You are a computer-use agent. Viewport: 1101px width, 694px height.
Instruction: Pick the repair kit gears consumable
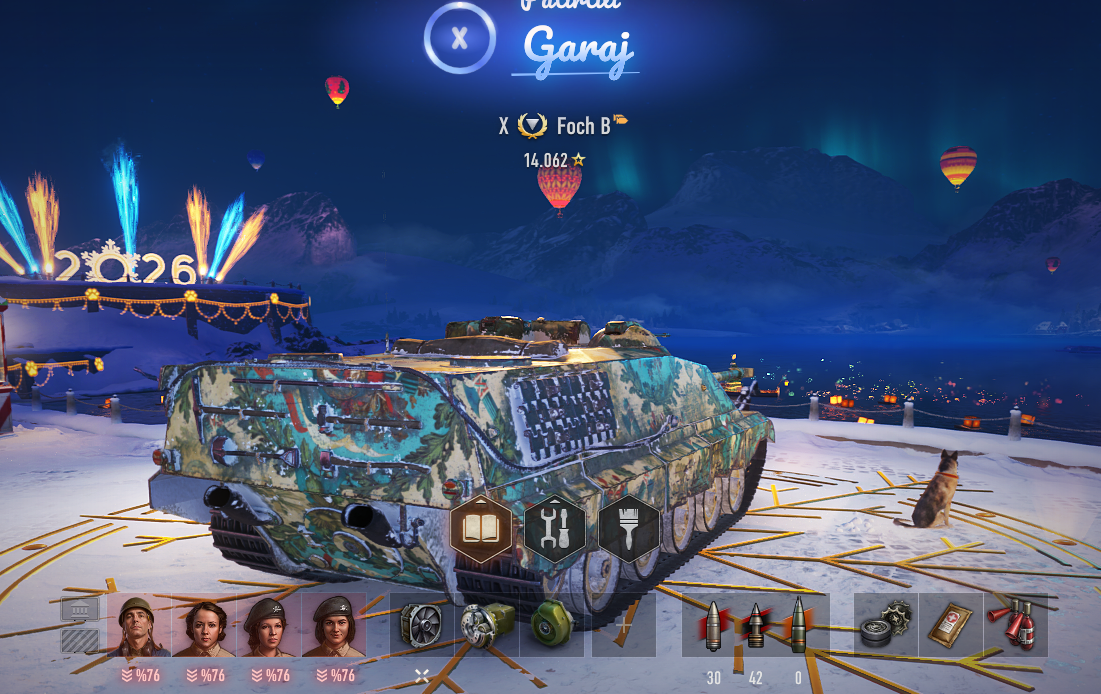[886, 626]
